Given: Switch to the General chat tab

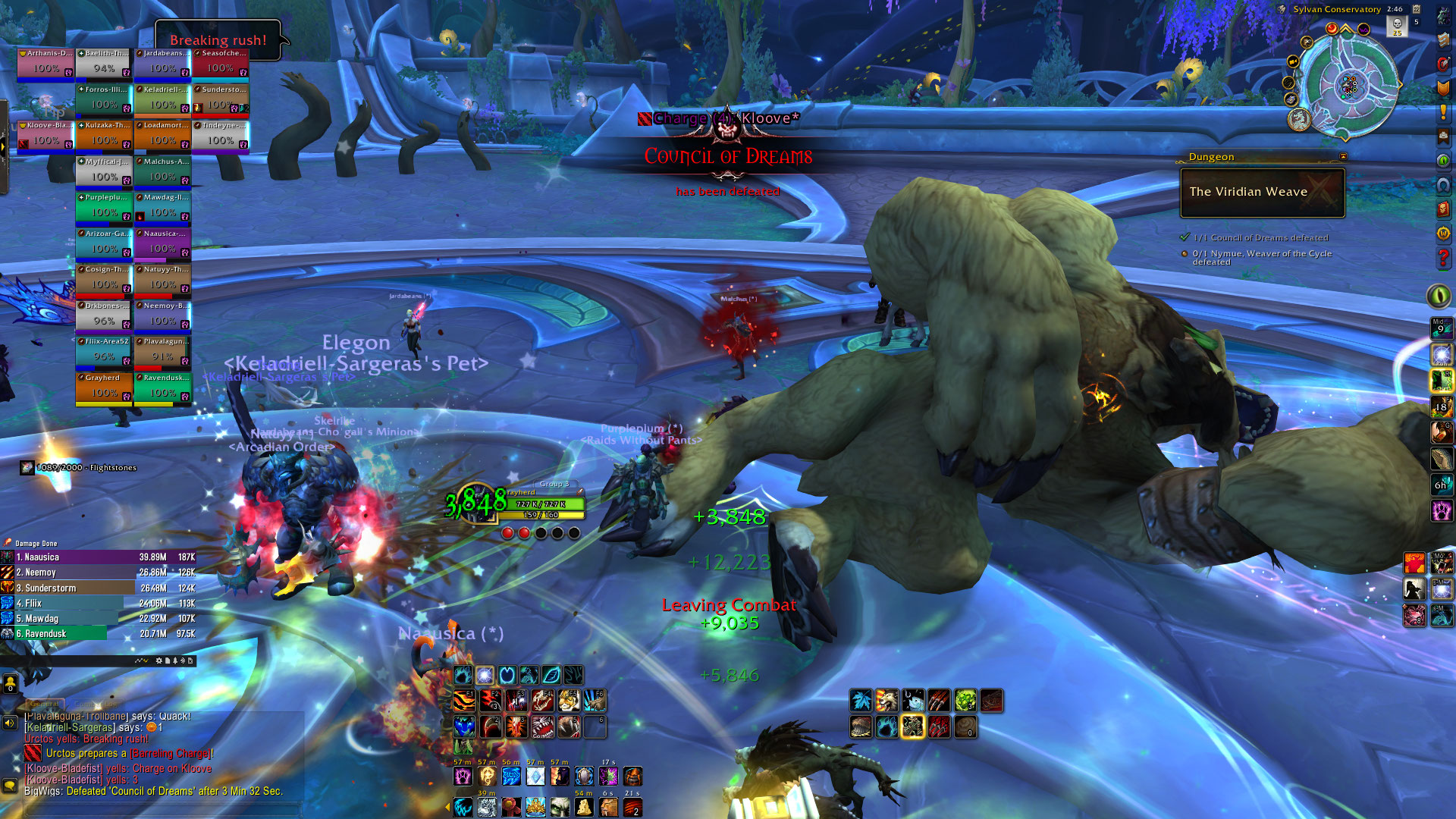Looking at the screenshot, I should pos(43,704).
